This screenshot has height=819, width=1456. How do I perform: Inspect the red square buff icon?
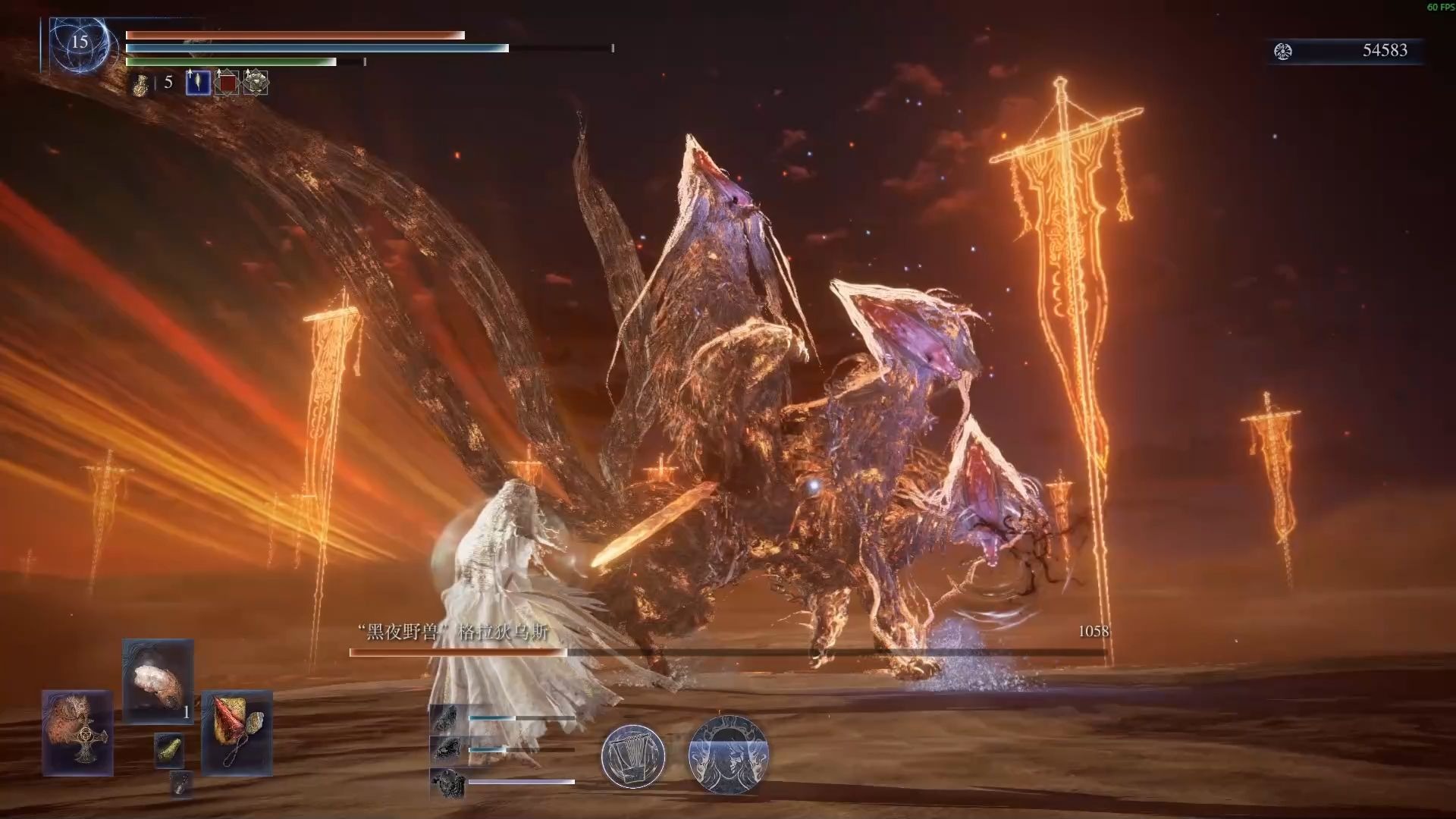pos(227,83)
